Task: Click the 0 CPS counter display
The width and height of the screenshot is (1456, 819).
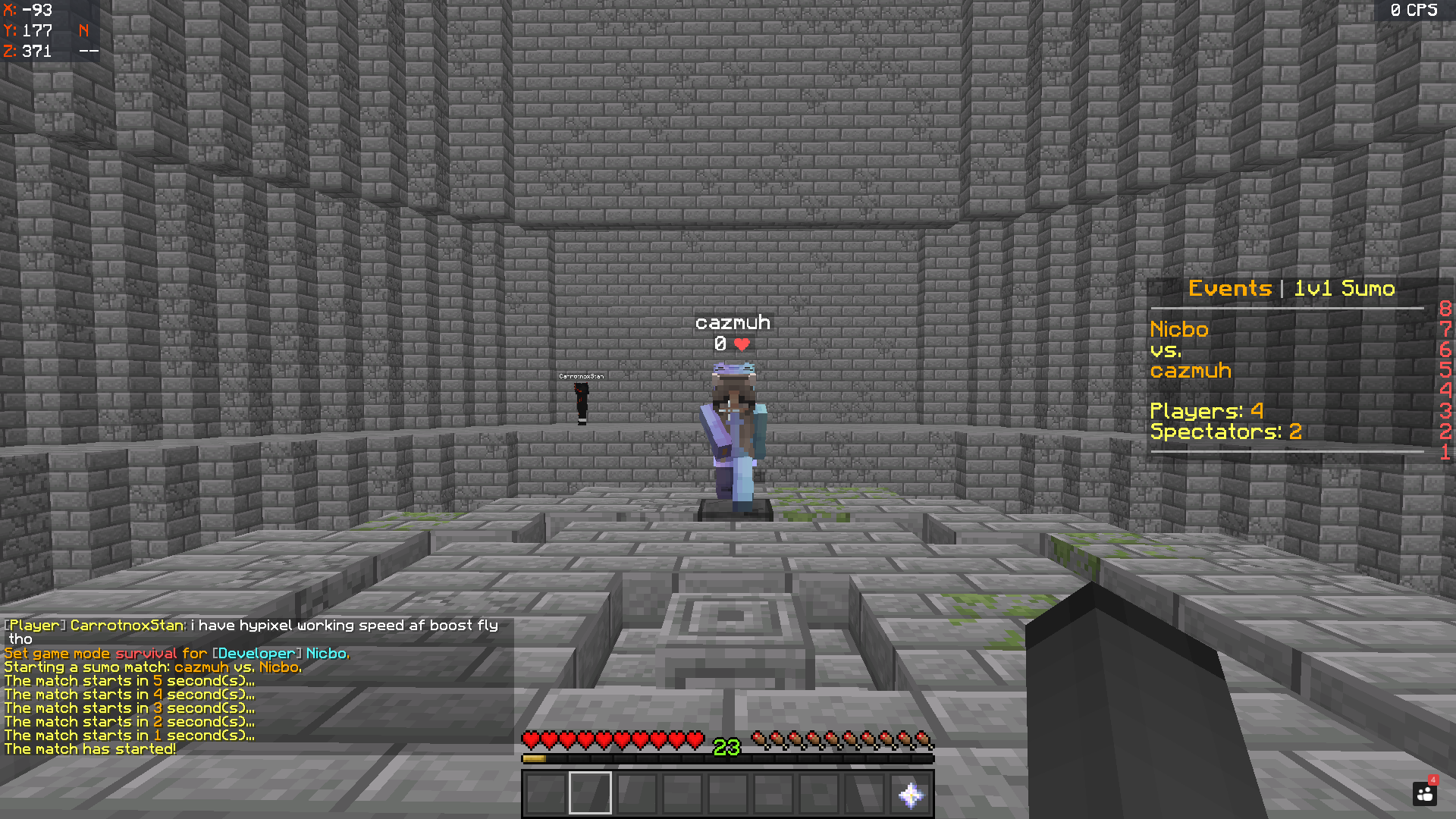Action: click(1417, 11)
